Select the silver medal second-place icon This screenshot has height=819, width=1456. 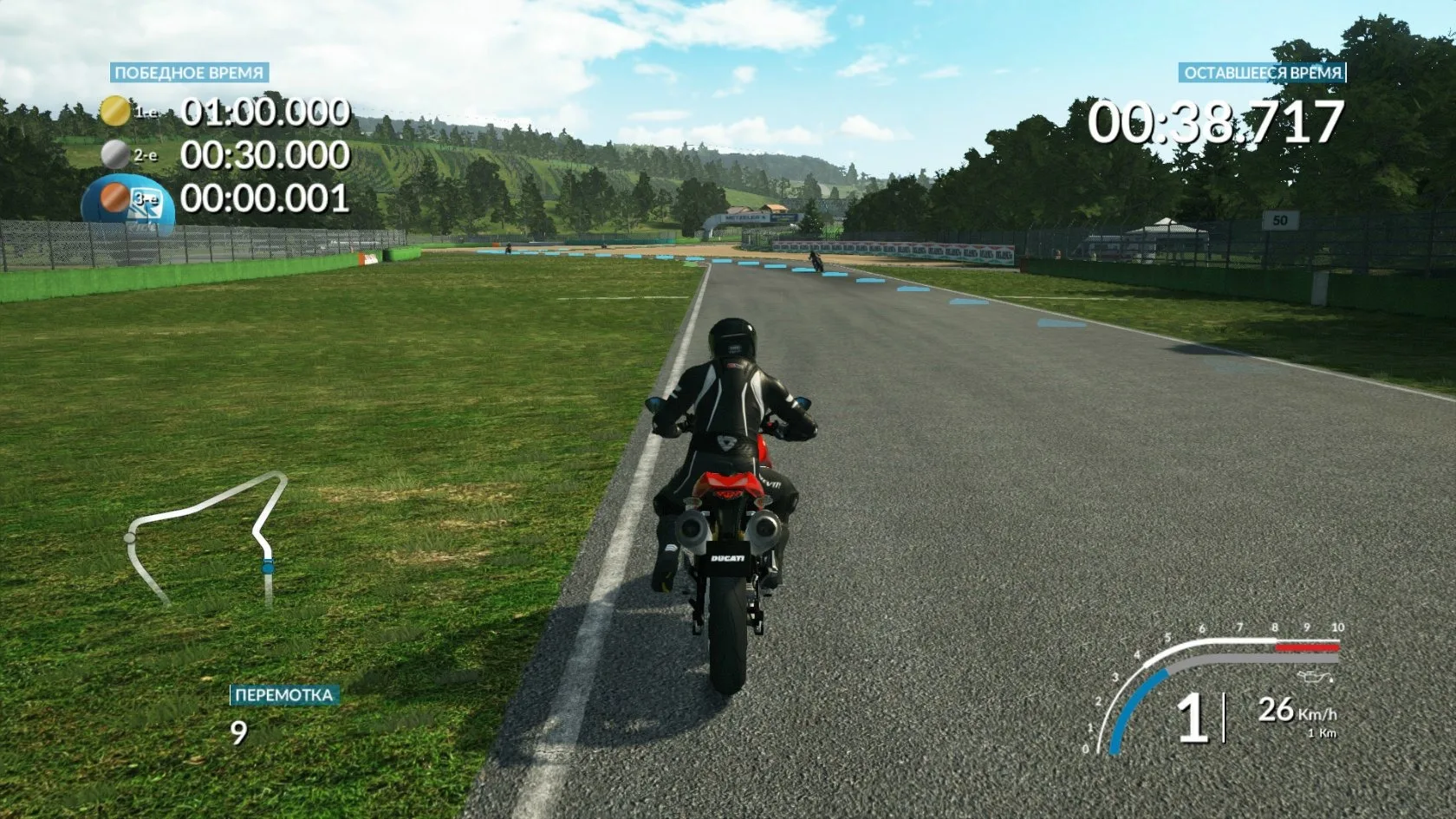[114, 155]
